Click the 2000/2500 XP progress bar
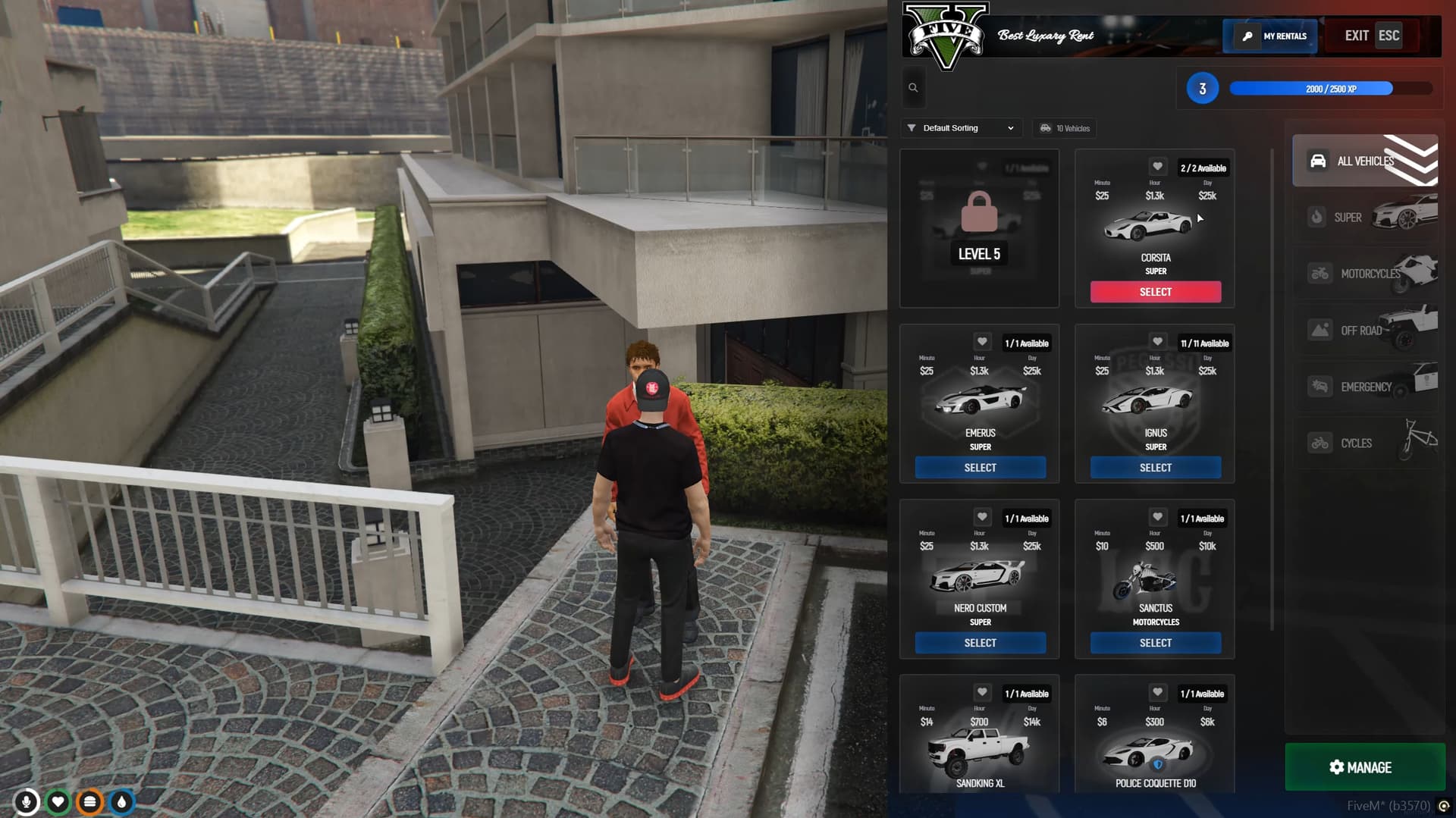Screen dimensions: 1456x818 pyautogui.click(x=1310, y=89)
